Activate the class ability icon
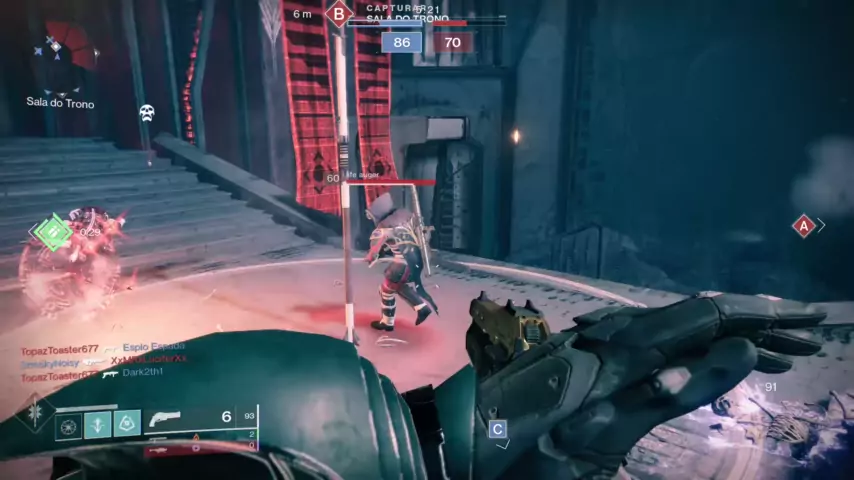 click(126, 425)
